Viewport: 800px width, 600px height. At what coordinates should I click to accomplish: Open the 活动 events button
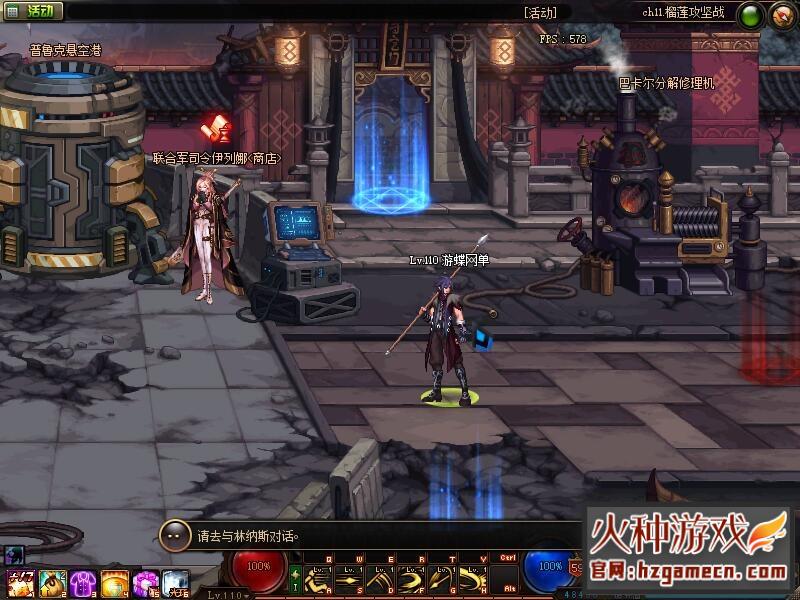(x=33, y=12)
